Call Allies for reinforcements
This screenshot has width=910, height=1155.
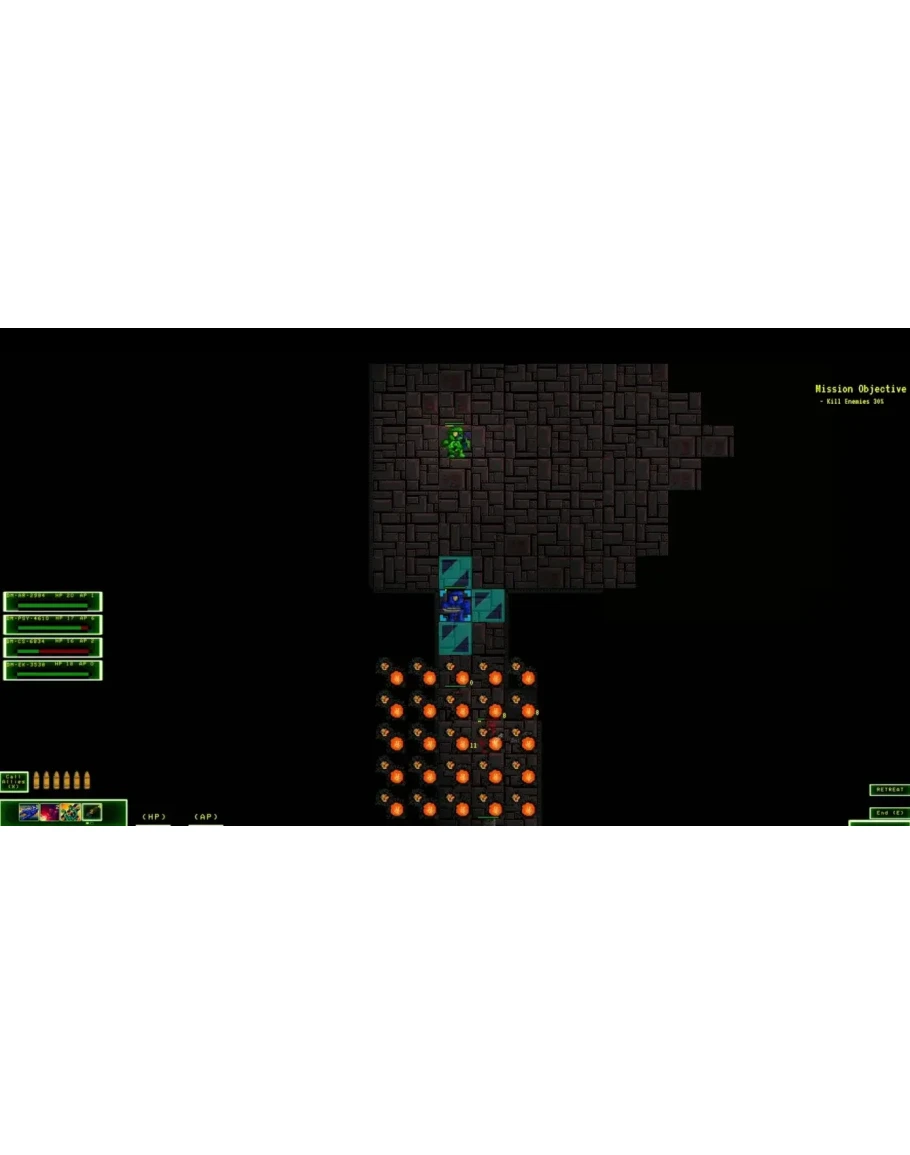coord(14,780)
